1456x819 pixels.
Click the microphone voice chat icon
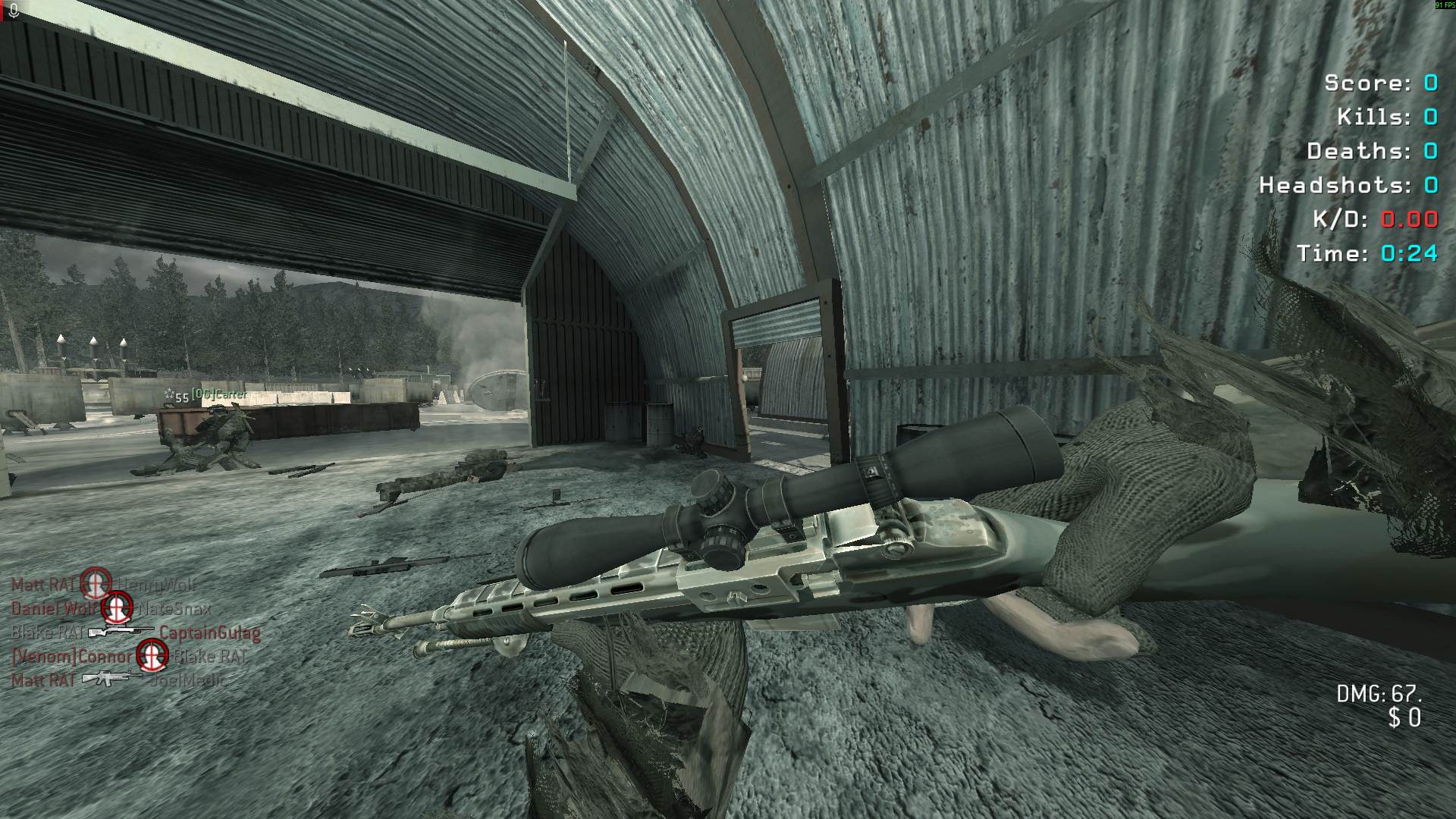pos(14,10)
